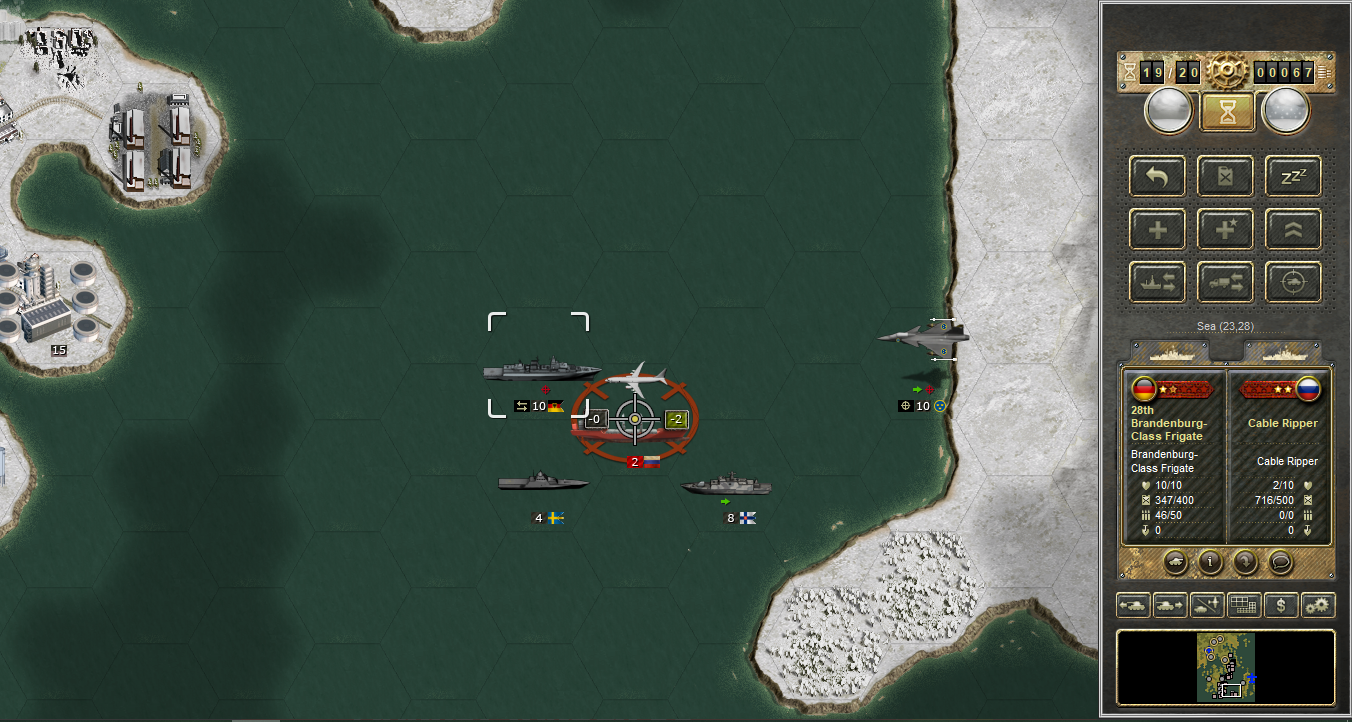Screen dimensions: 1352x722
Task: Open the speech bubble message button
Action: click(x=1280, y=562)
